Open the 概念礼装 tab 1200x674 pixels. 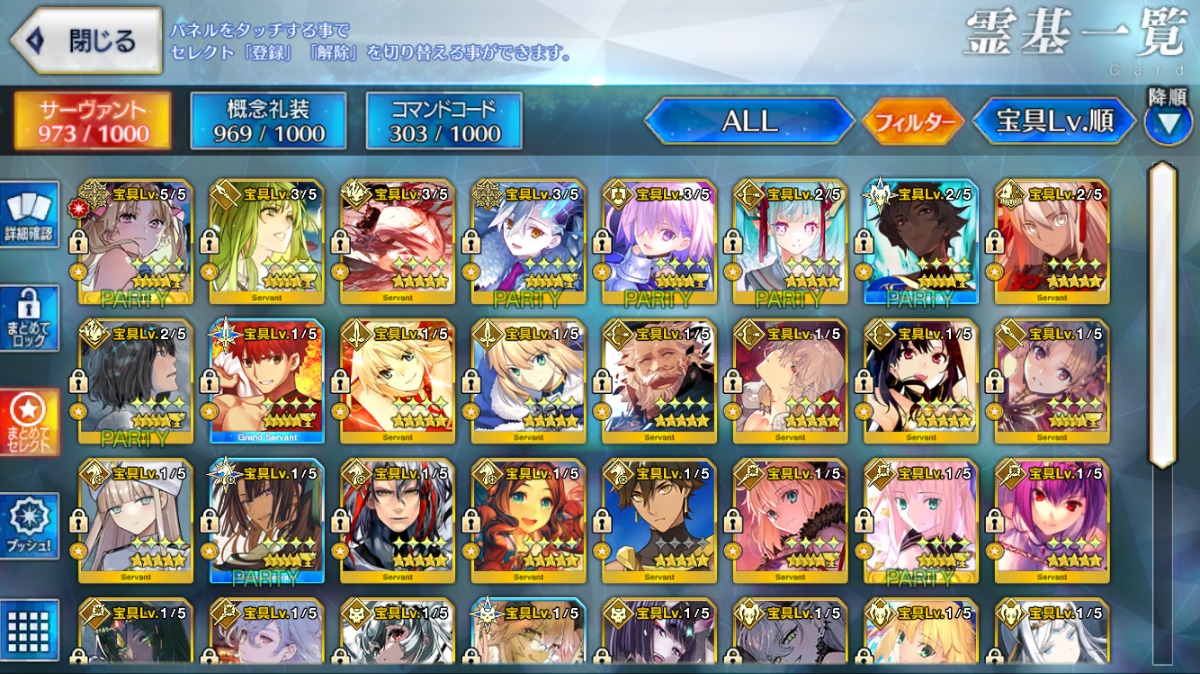pos(268,121)
